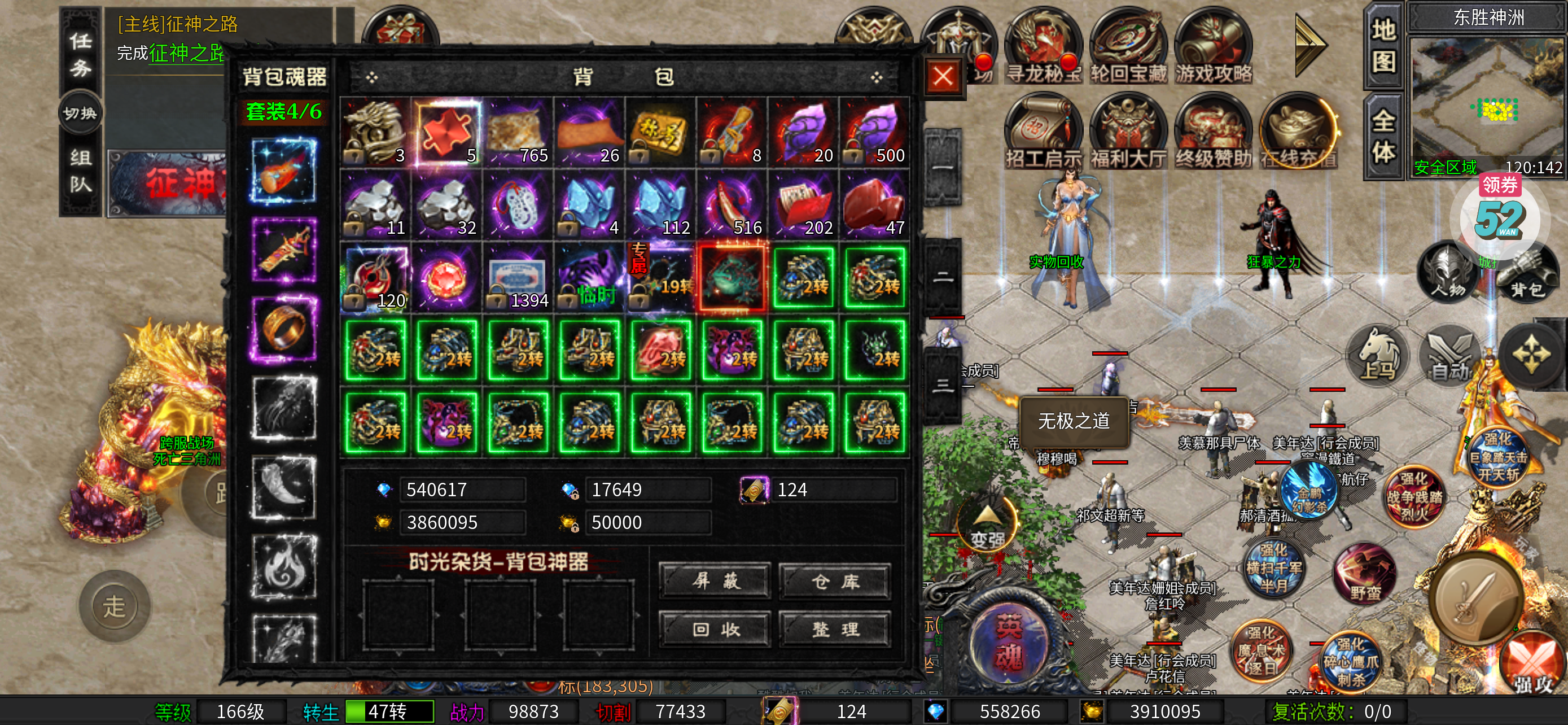Close the backpack window
The width and height of the screenshot is (1568, 725).
pos(944,77)
